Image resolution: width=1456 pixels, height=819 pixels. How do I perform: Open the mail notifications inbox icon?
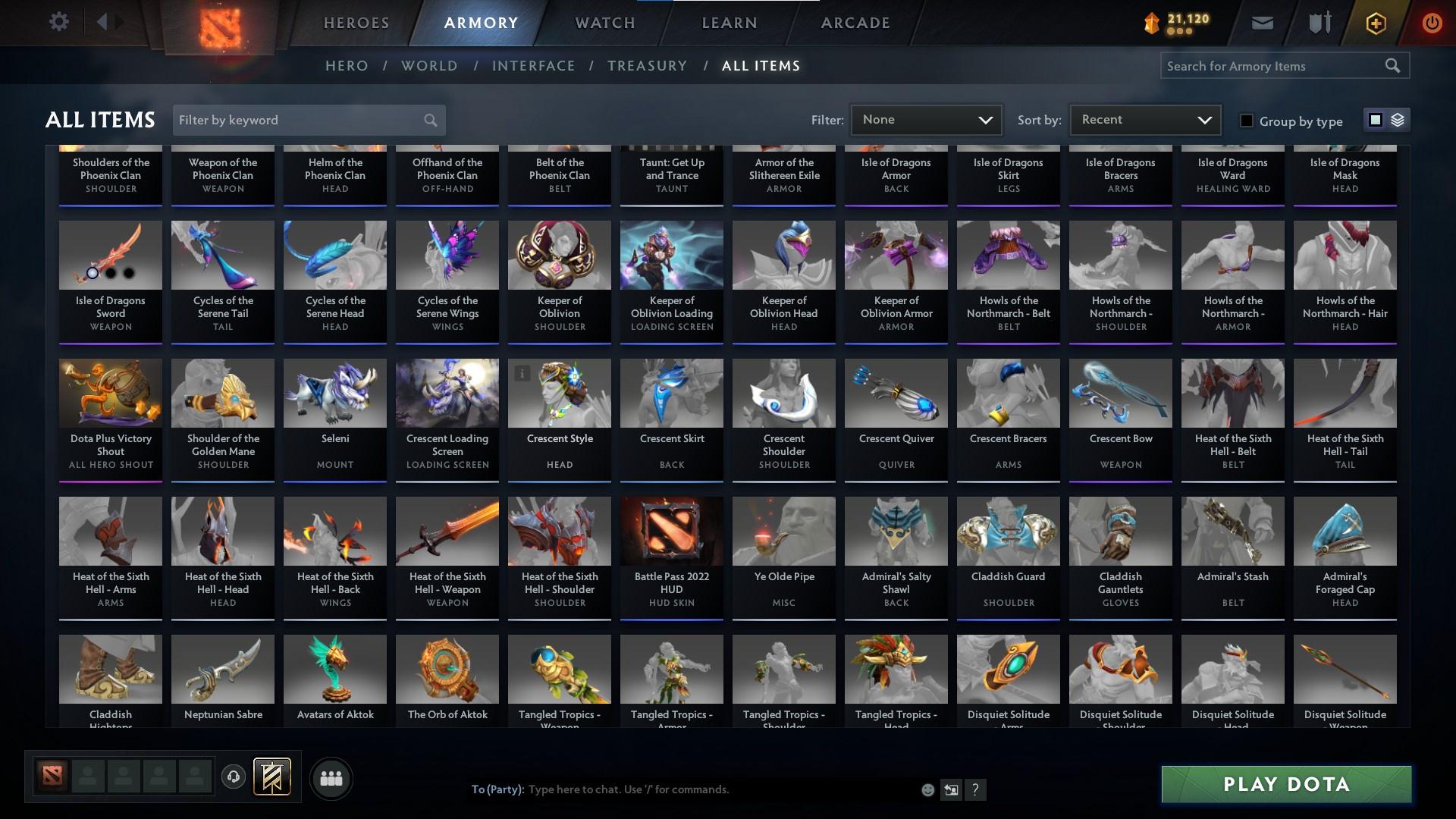click(1262, 22)
